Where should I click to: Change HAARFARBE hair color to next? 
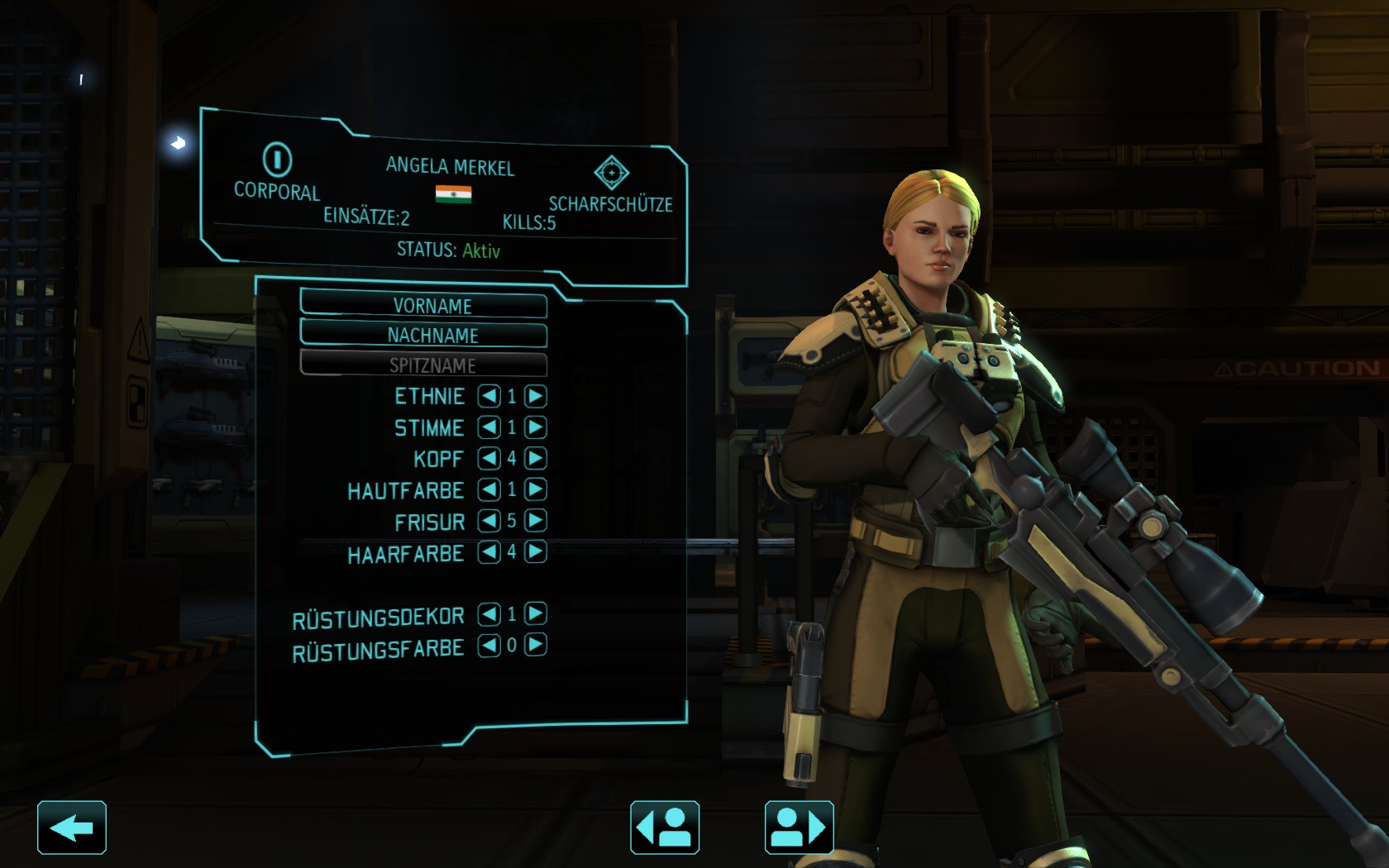536,551
